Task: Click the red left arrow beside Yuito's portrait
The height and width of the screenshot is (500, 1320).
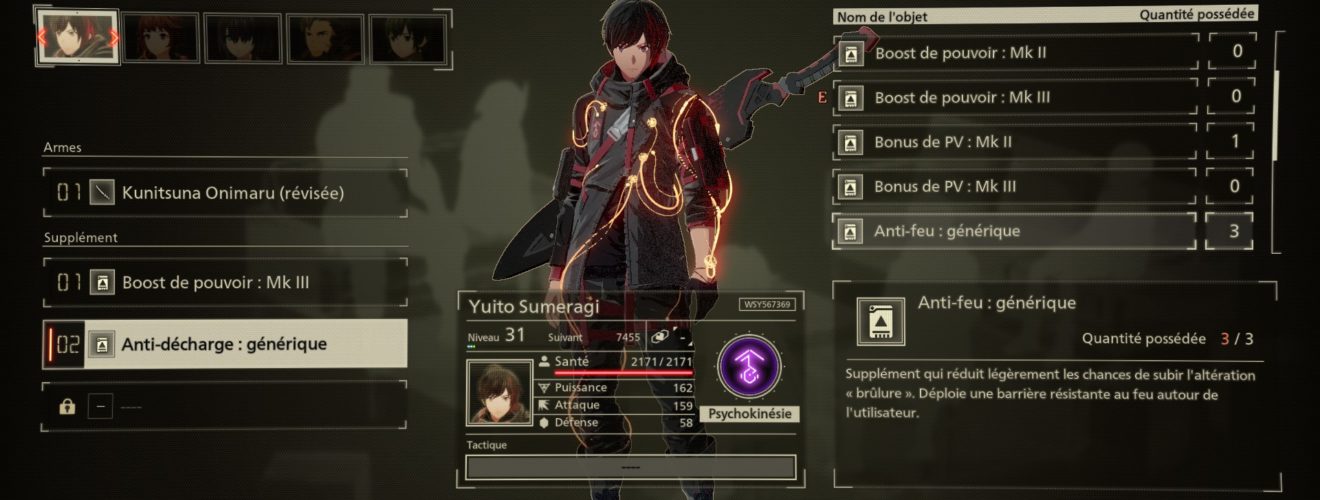Action: [x=41, y=38]
